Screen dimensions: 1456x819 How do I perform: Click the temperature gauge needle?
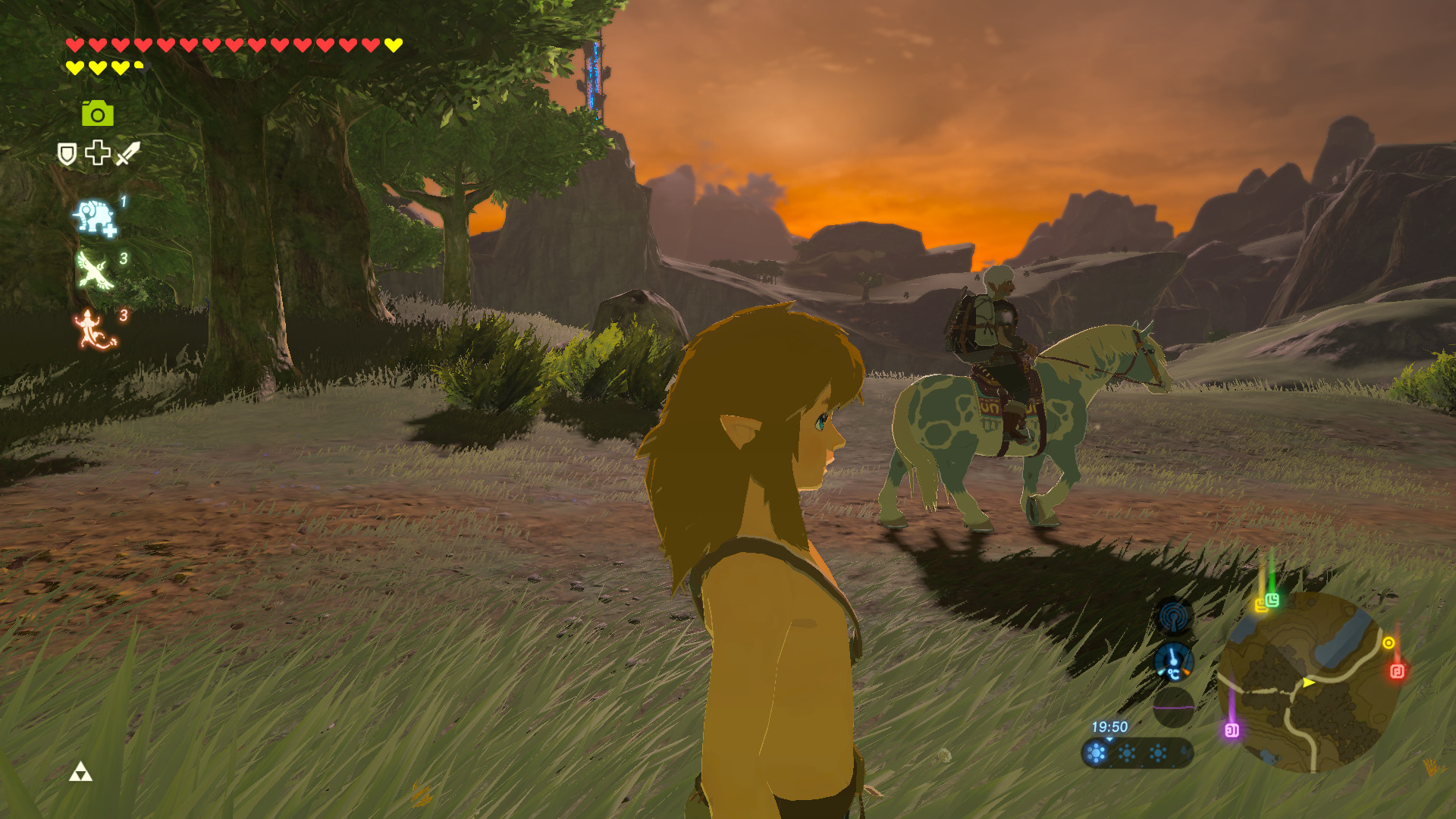(1172, 657)
